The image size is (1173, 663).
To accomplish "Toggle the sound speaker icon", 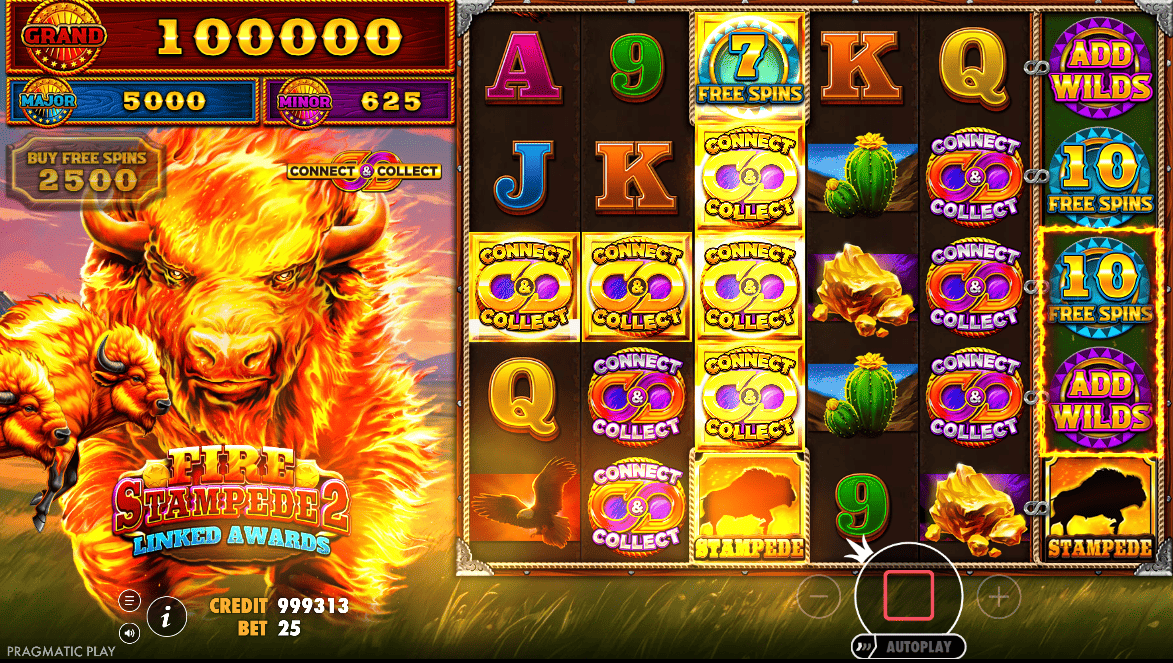I will tap(130, 632).
